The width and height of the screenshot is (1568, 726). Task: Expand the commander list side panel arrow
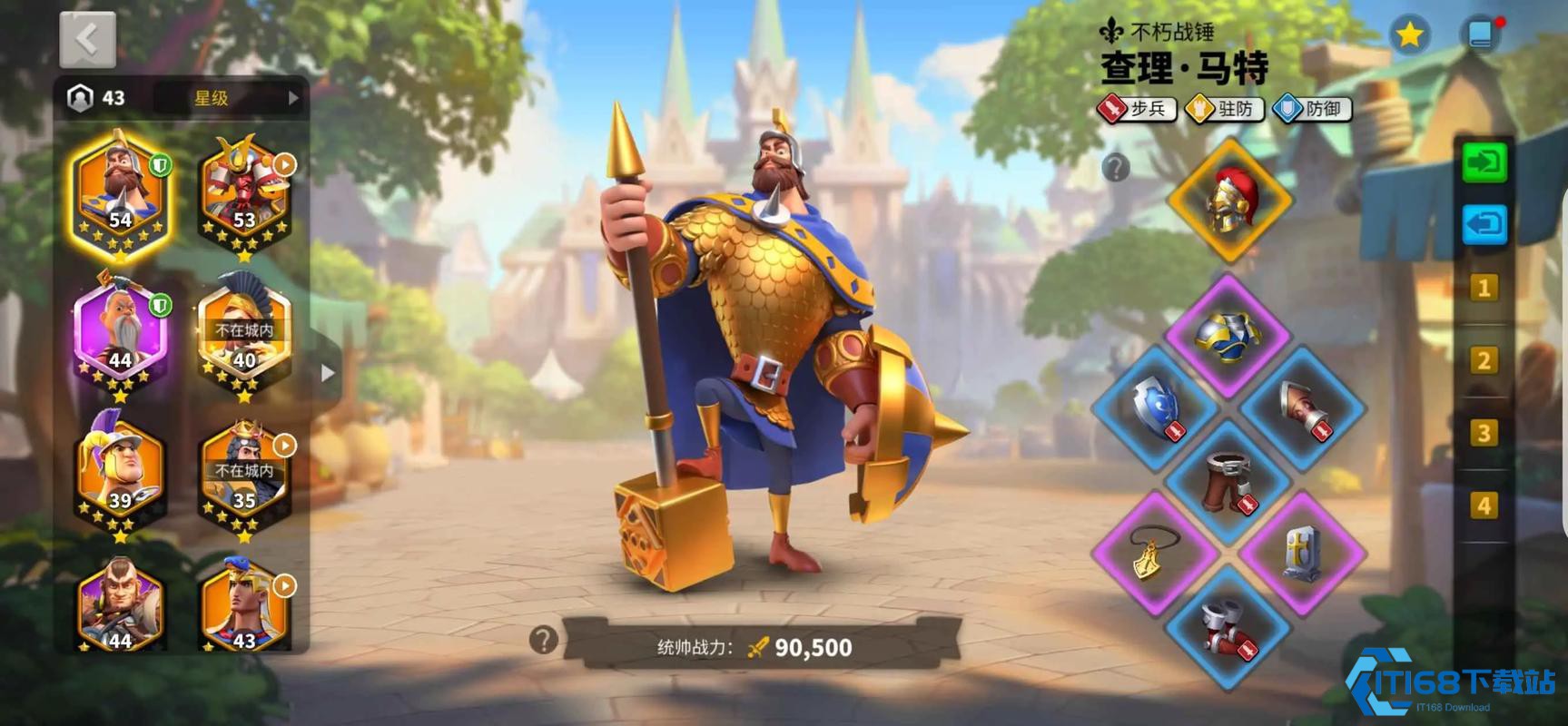(329, 372)
